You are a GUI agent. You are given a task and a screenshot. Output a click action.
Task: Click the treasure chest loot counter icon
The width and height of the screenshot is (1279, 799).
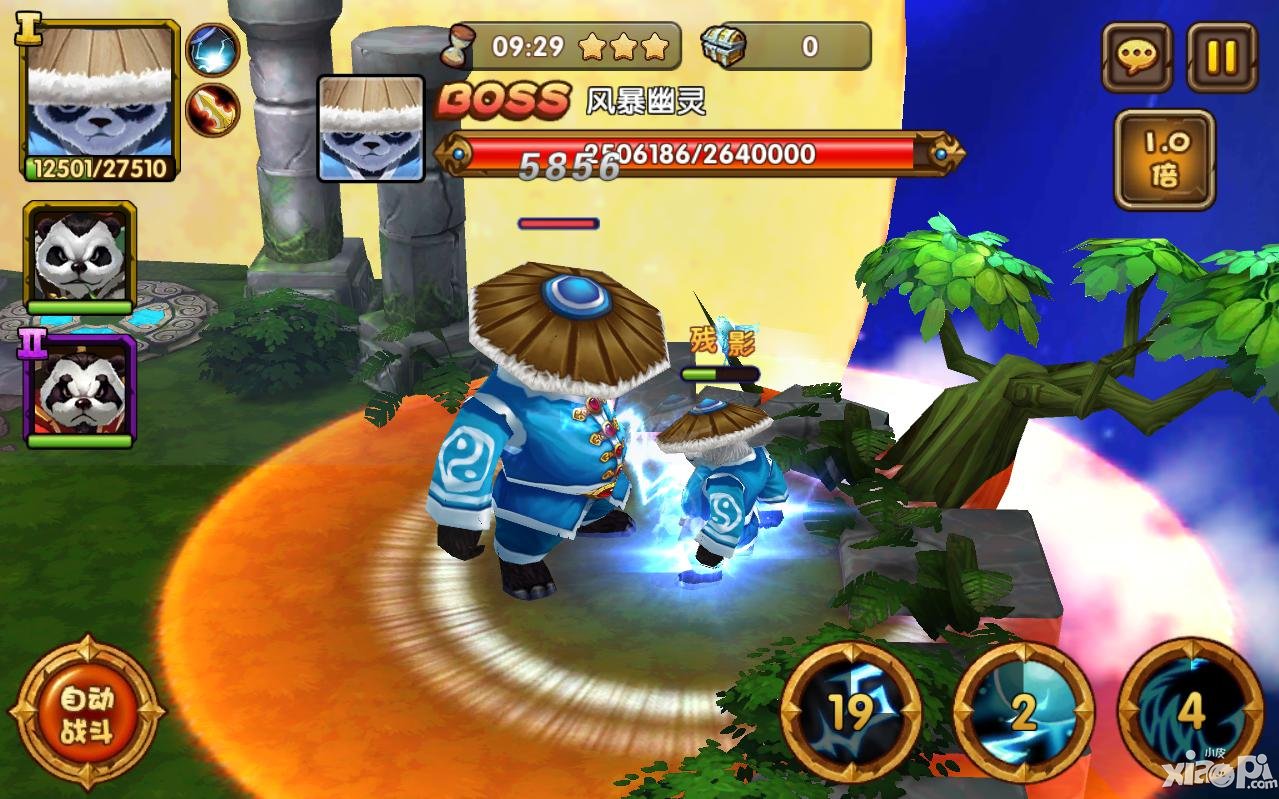tap(722, 45)
